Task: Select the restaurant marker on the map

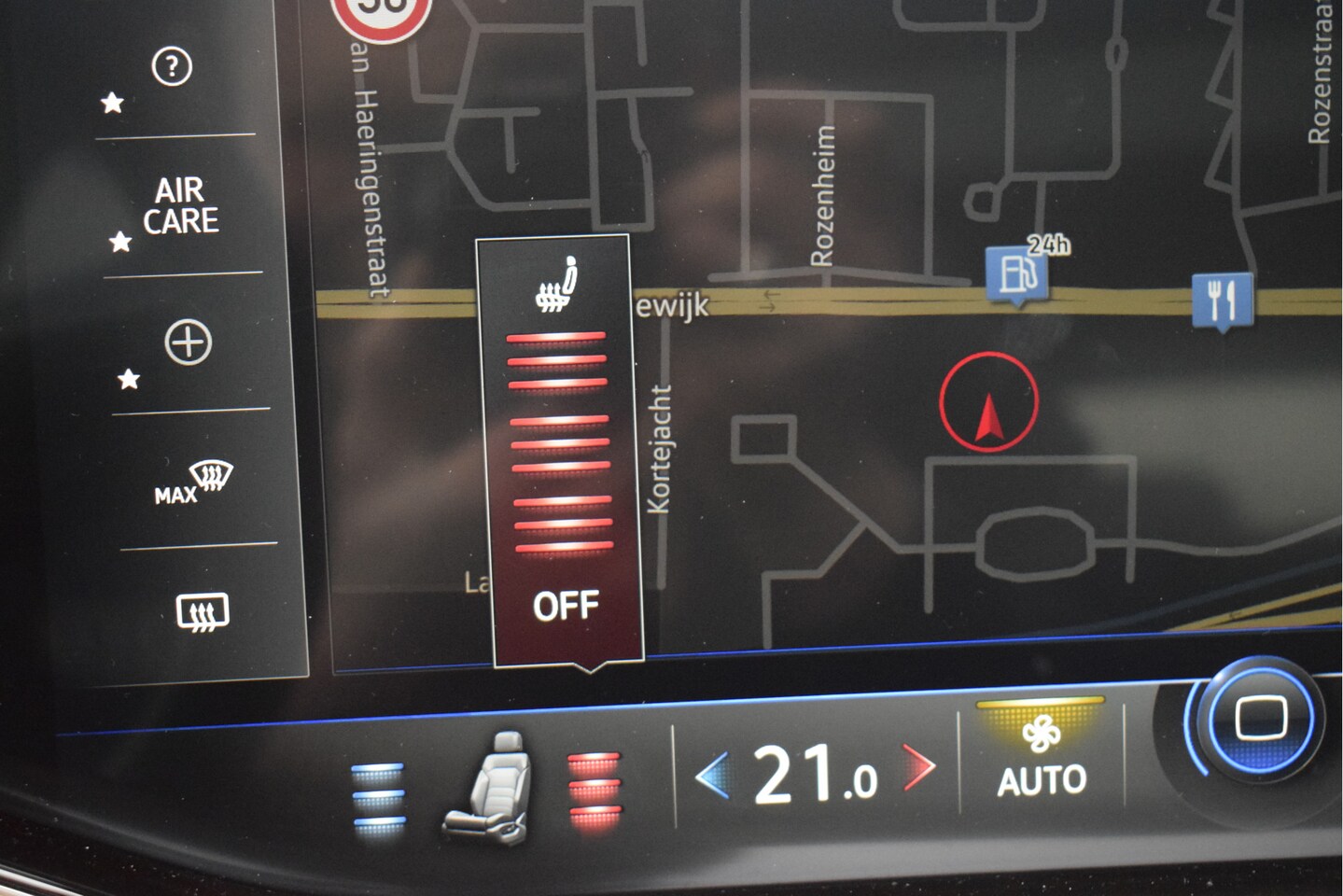Action: pos(1222,301)
